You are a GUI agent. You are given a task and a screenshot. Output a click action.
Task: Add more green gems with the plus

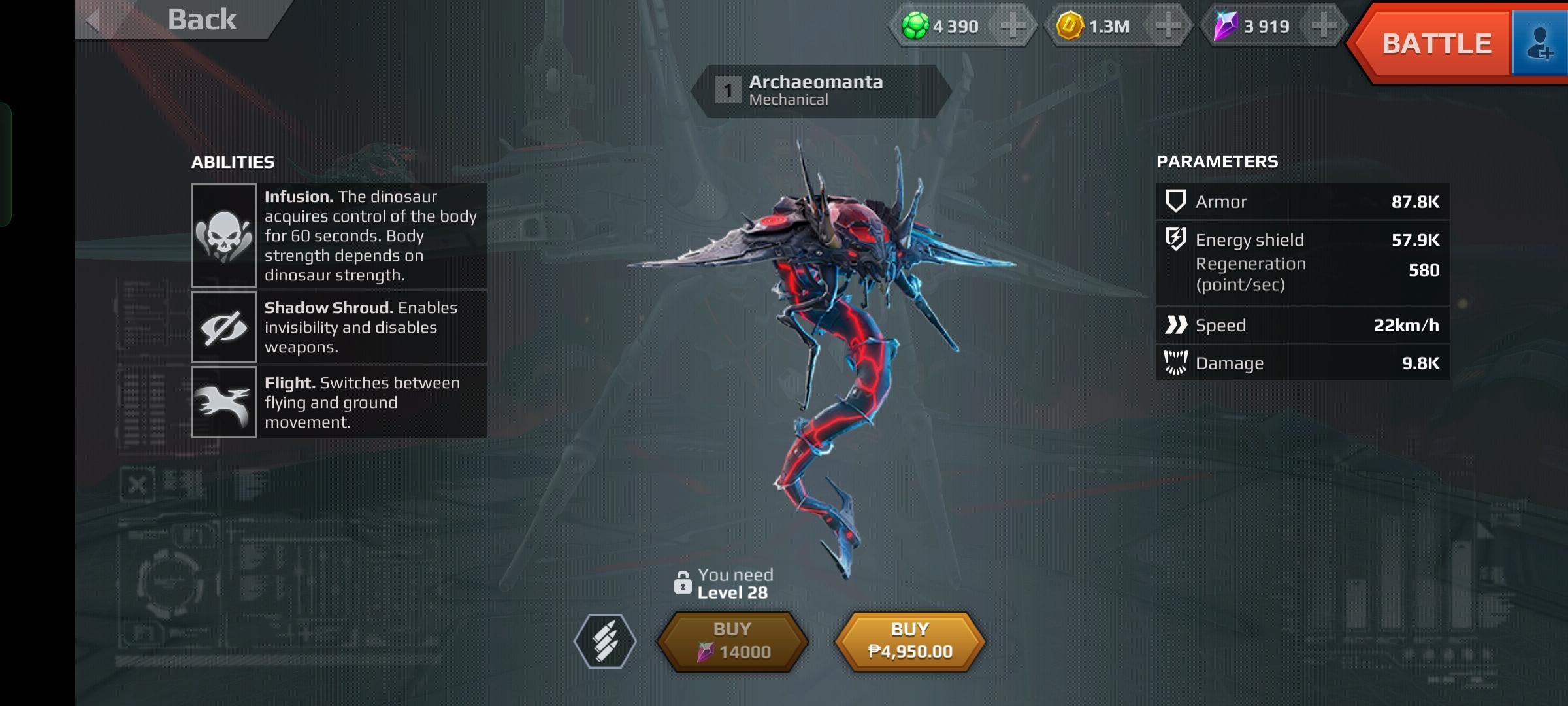1013,27
